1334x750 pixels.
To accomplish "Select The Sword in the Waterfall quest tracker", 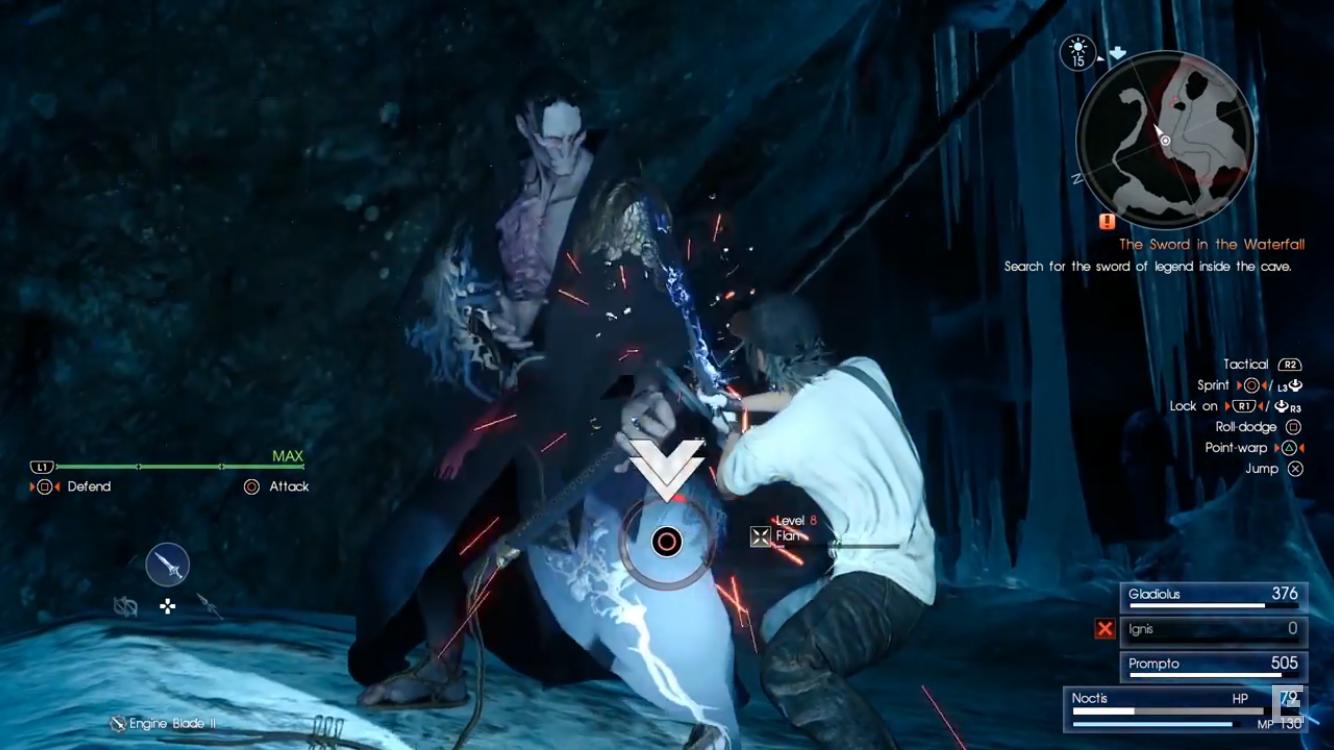I will pos(1211,244).
